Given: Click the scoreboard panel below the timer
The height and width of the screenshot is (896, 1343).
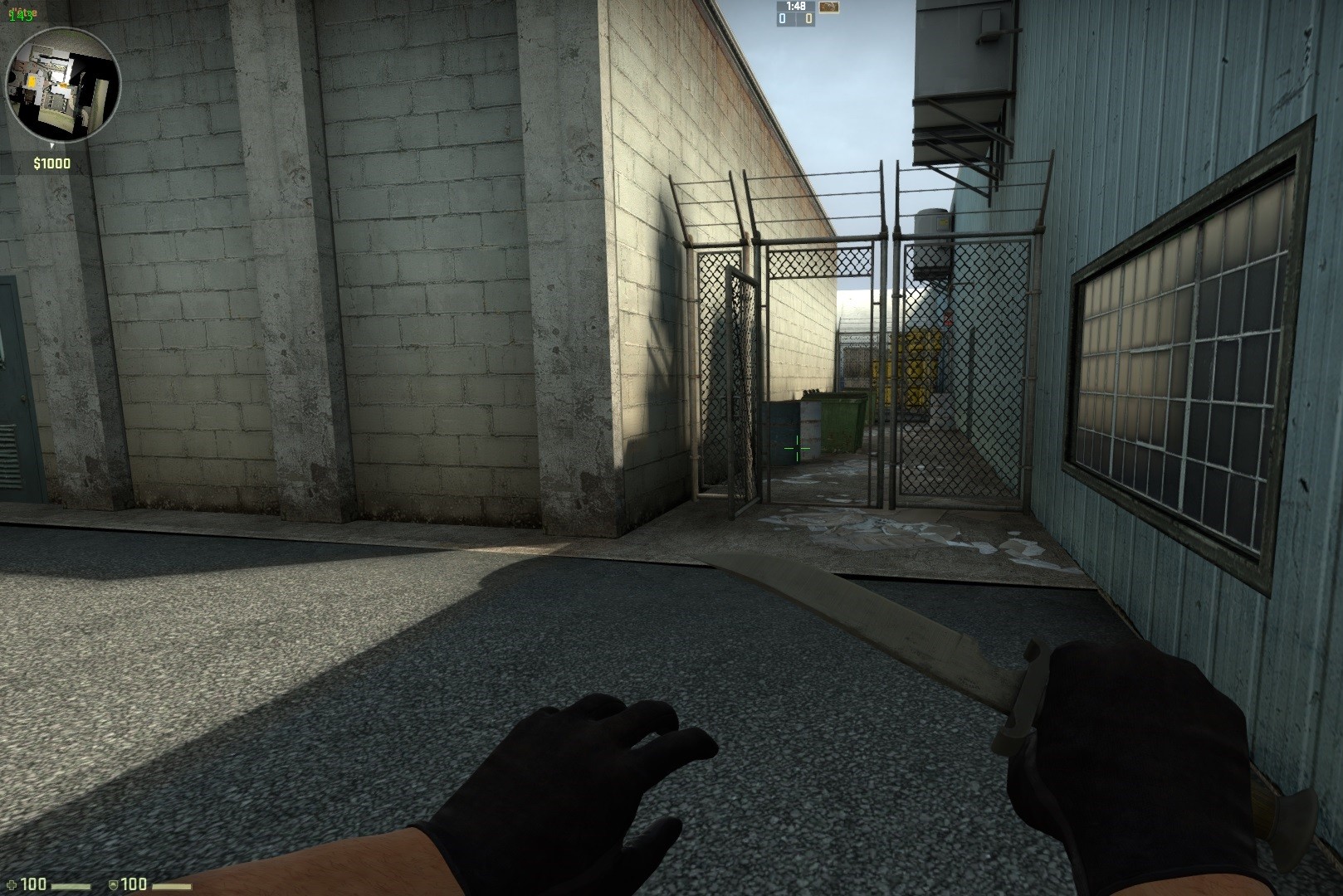Looking at the screenshot, I should [x=796, y=20].
